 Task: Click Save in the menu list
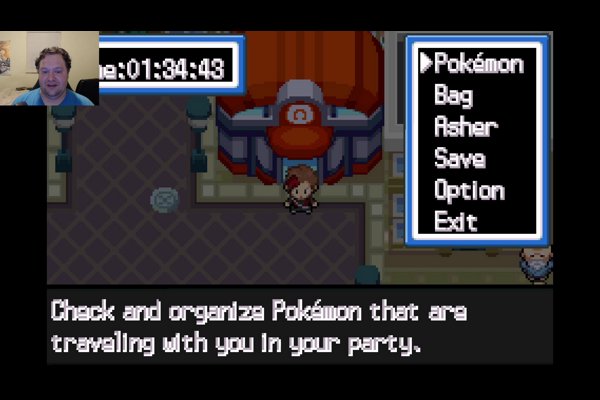459,158
